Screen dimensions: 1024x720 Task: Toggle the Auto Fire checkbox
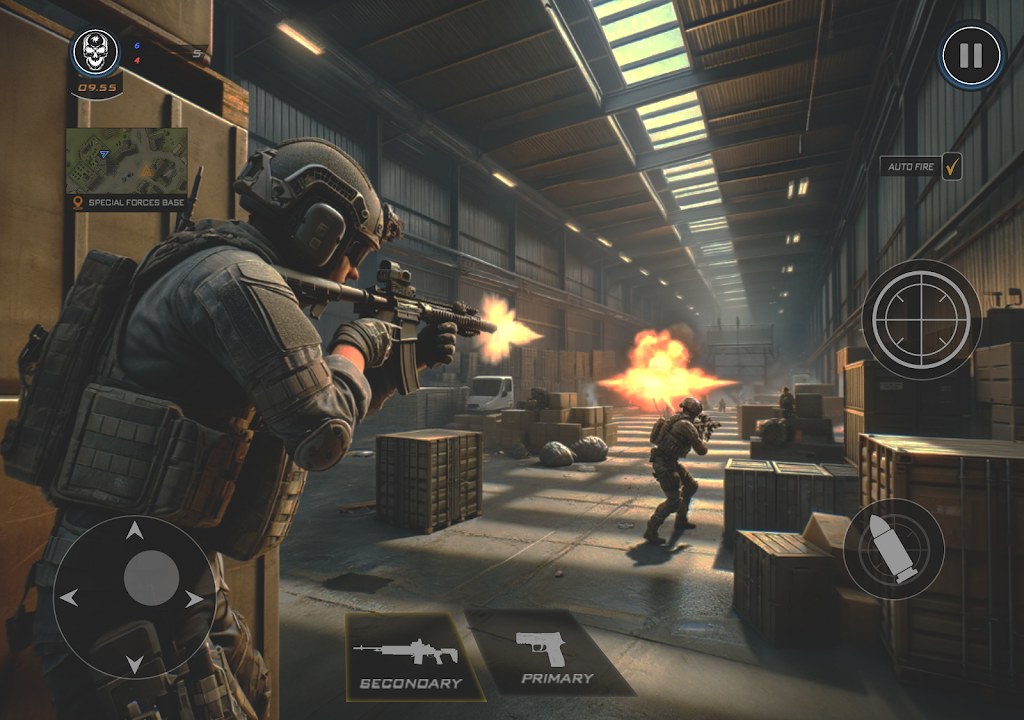point(951,166)
